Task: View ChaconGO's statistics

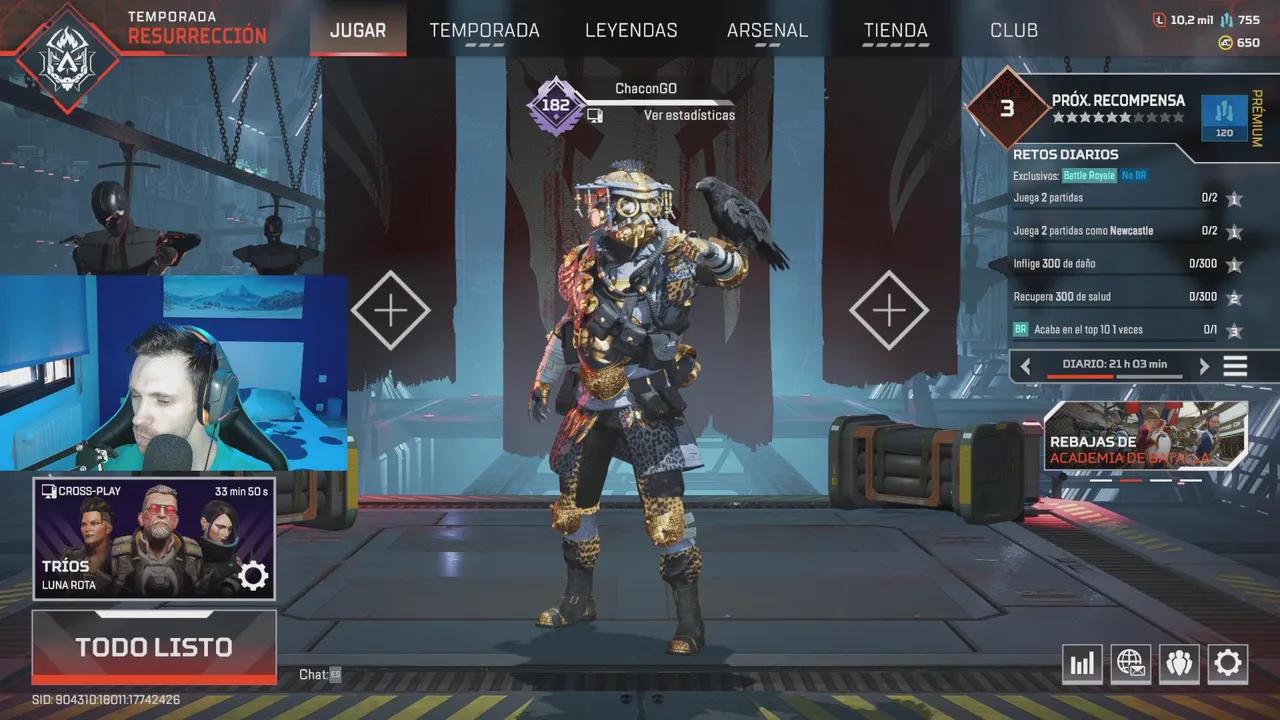Action: 689,115
